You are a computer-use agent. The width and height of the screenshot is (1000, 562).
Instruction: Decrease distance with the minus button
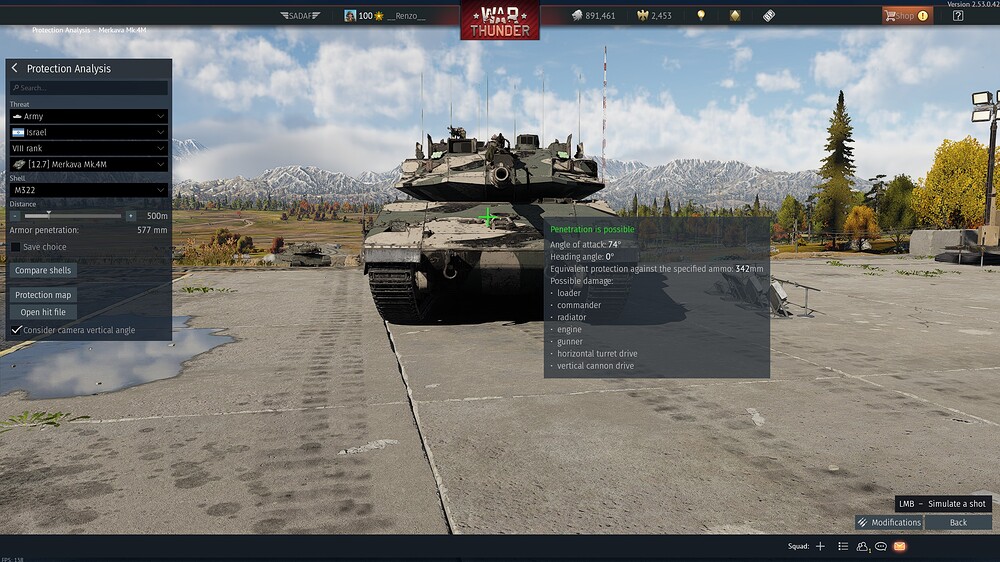16,216
